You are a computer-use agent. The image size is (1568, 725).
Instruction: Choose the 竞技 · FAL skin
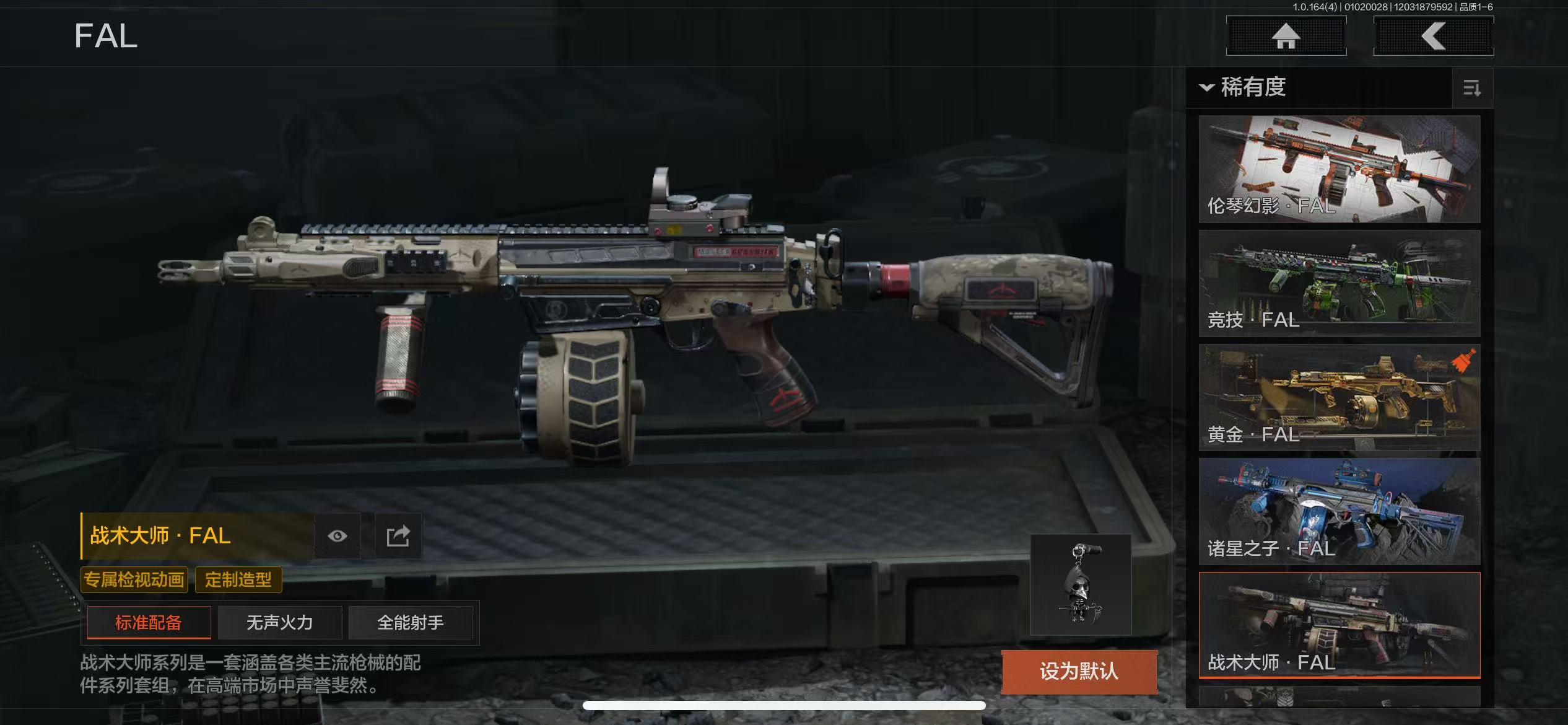(x=1339, y=283)
